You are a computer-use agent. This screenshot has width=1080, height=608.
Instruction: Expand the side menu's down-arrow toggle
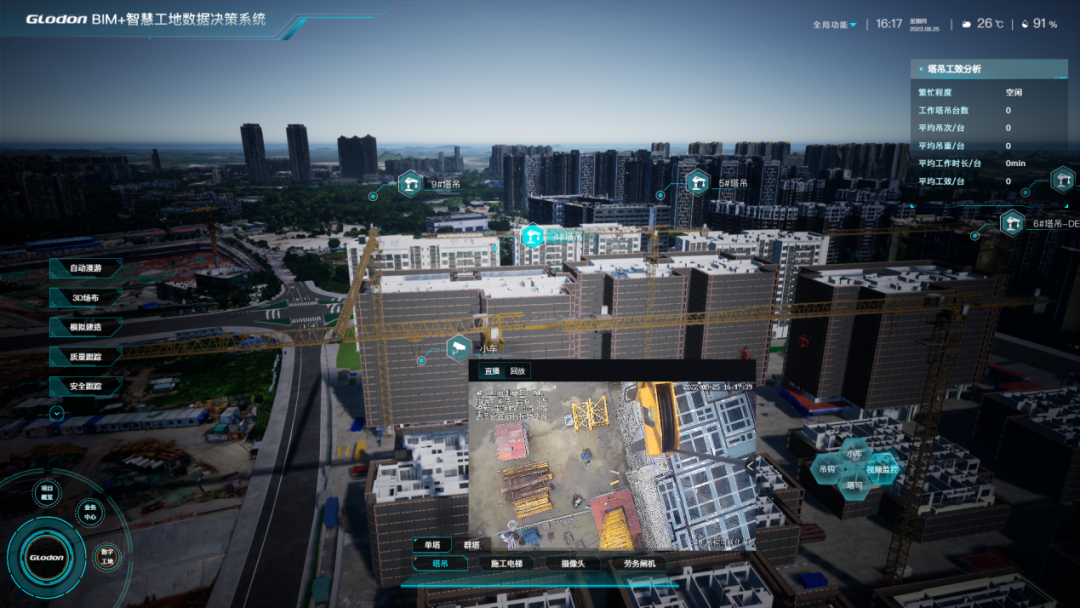click(57, 412)
